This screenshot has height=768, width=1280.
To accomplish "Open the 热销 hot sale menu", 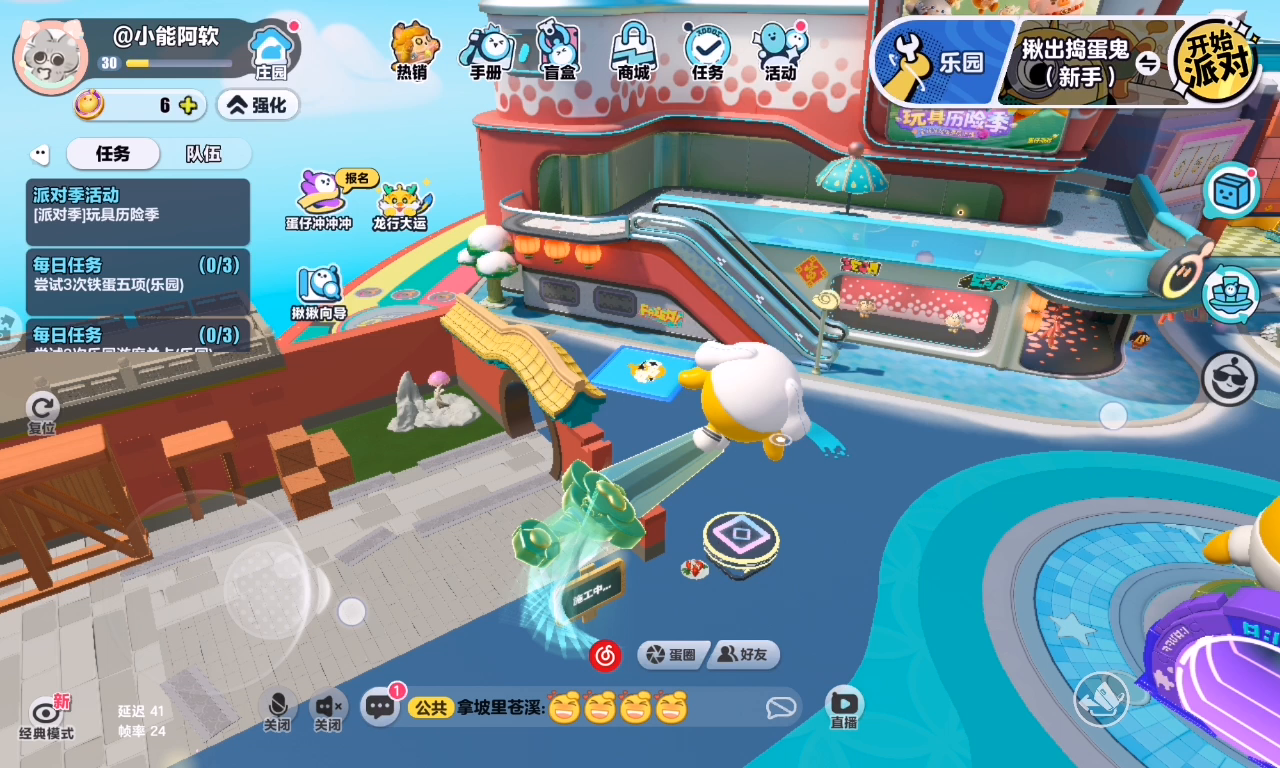I will tap(412, 49).
